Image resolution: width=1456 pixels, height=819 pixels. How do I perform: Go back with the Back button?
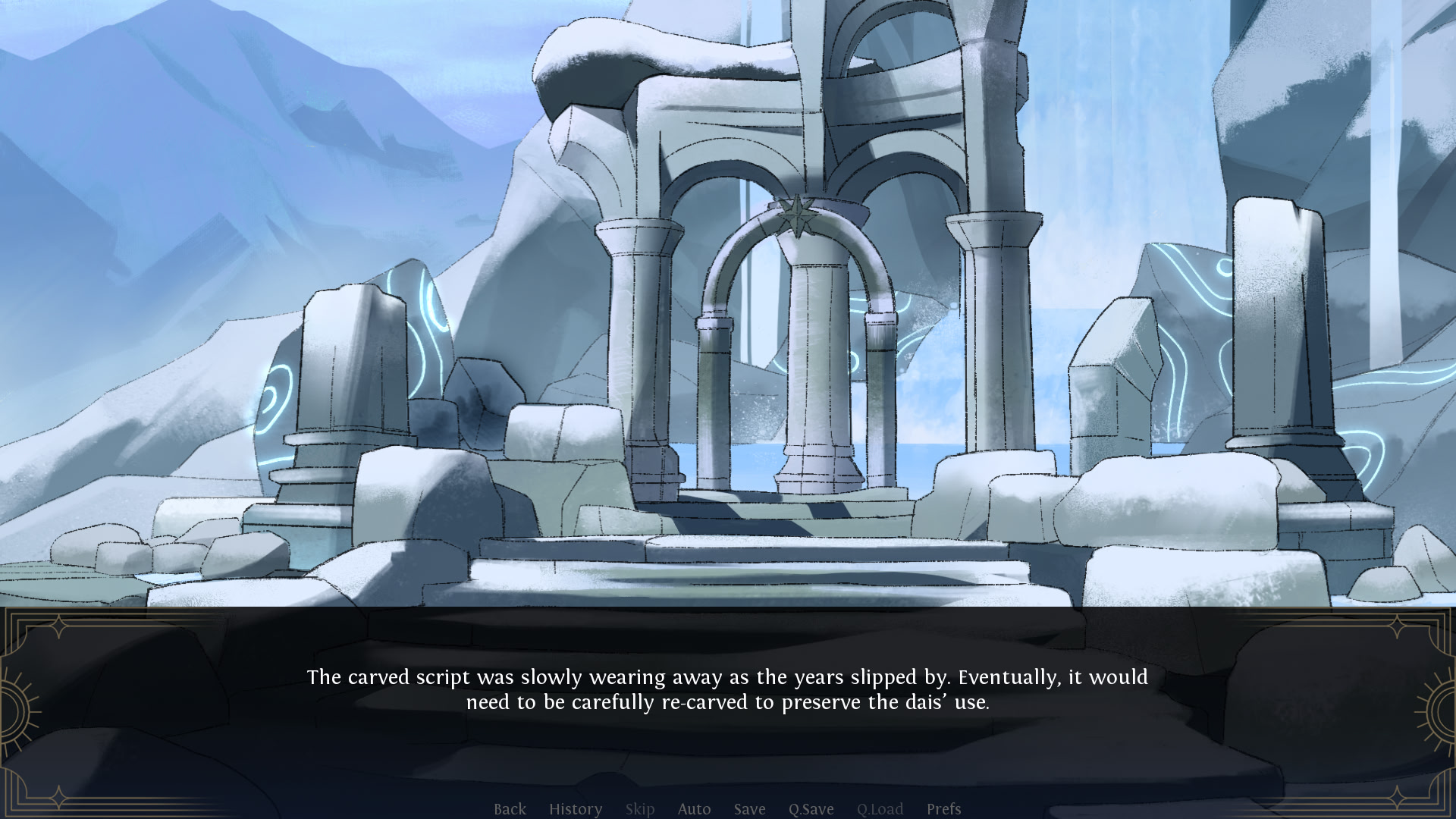510,809
